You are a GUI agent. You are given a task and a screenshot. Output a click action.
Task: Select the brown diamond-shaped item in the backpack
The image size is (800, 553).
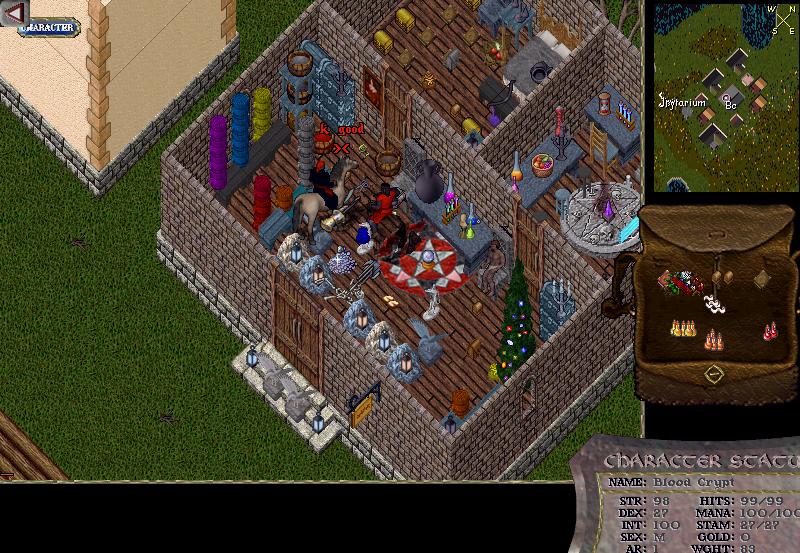click(762, 279)
